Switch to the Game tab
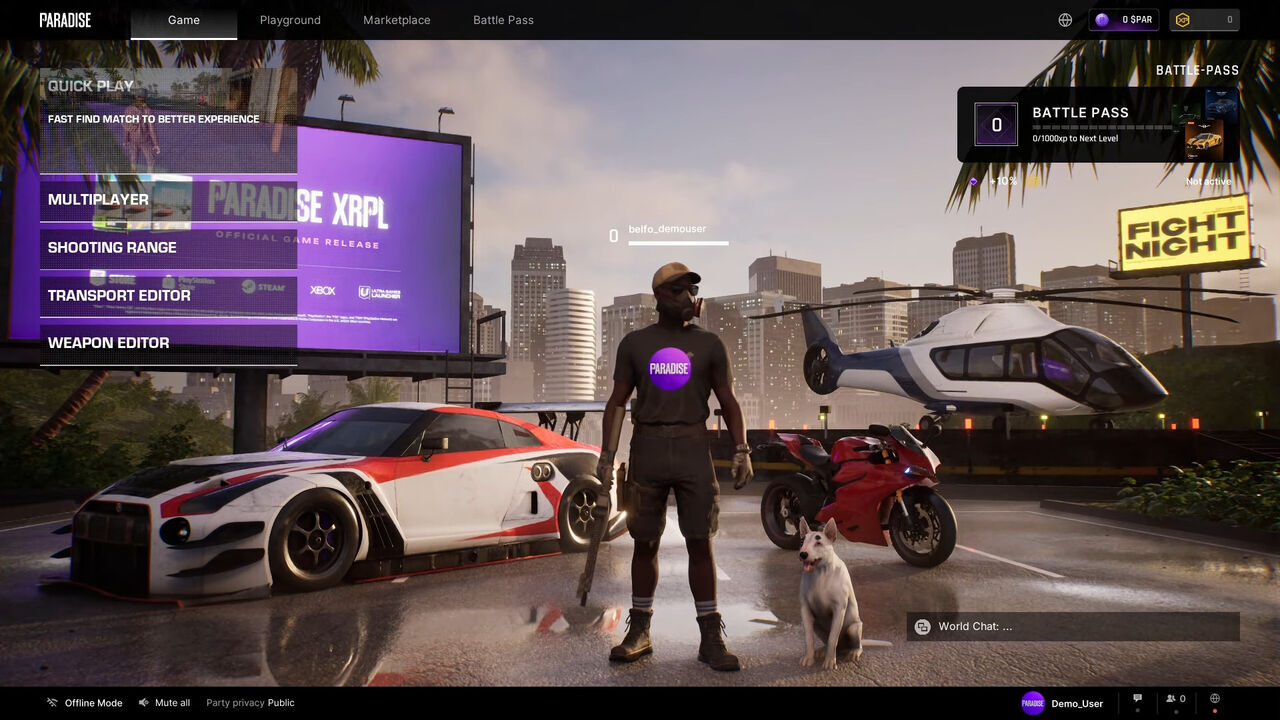The image size is (1280, 720). click(x=184, y=20)
